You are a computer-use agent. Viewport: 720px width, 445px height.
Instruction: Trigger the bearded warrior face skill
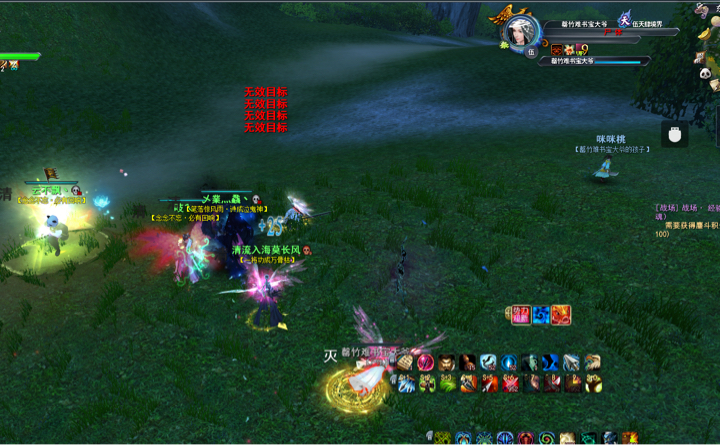pyautogui.click(x=446, y=363)
